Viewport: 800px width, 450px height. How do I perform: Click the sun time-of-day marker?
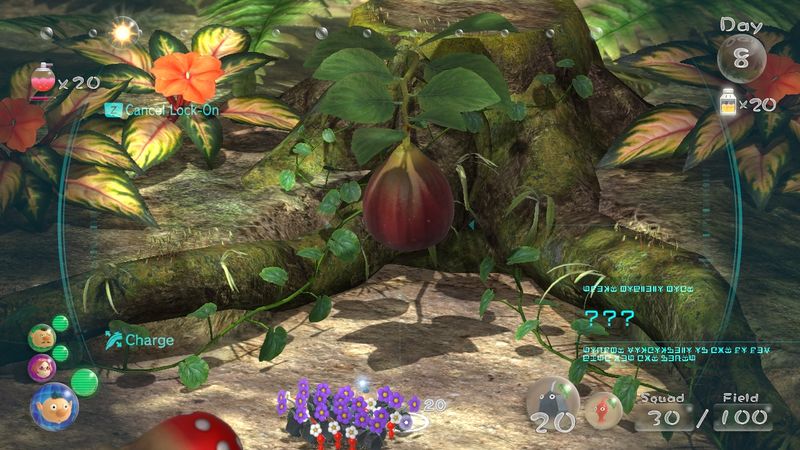(124, 32)
